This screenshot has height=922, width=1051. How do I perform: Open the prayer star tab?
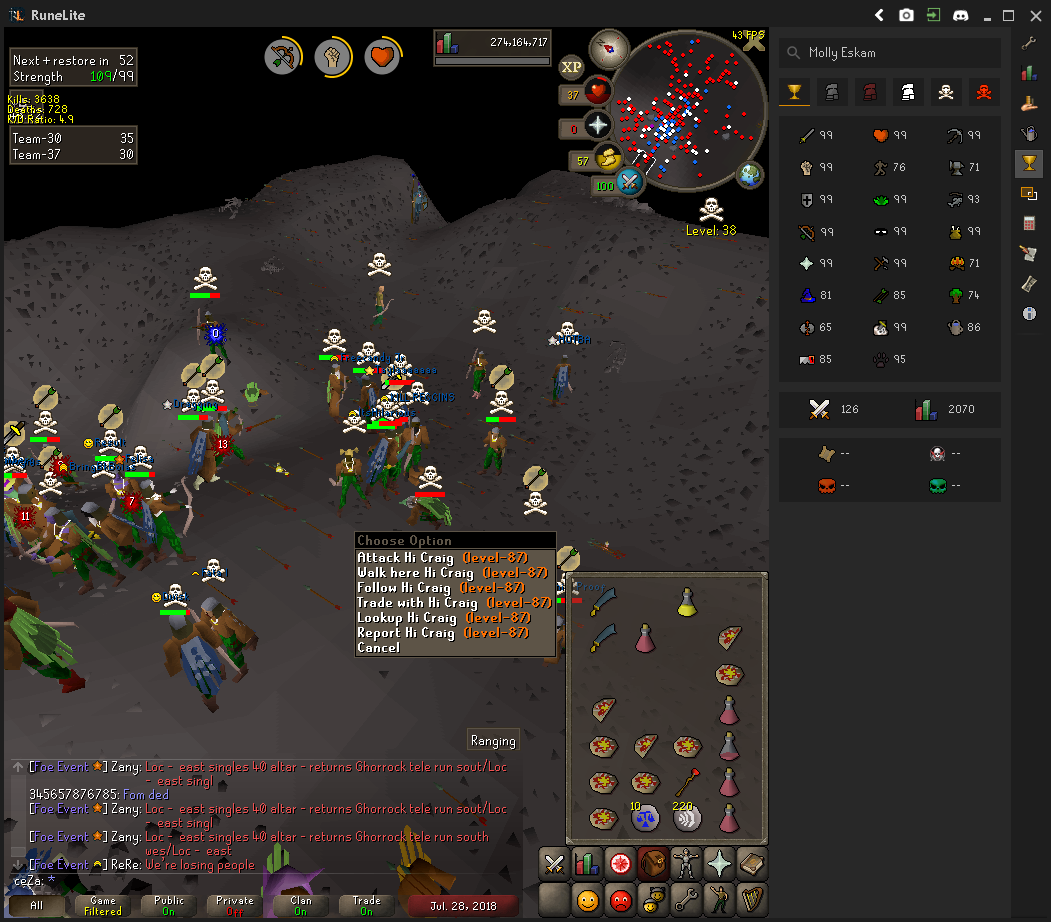tap(718, 863)
